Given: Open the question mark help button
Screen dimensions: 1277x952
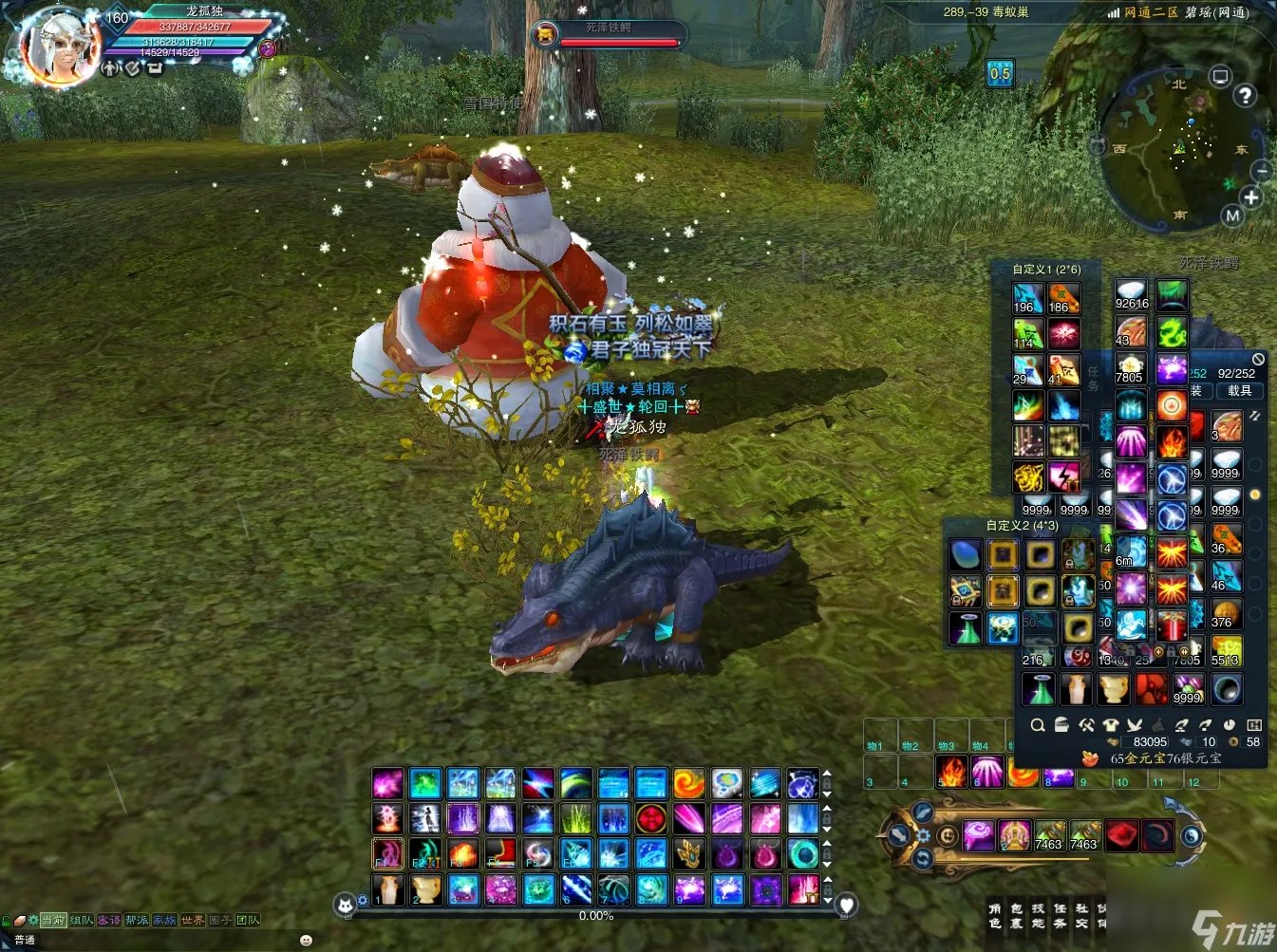Looking at the screenshot, I should tap(1245, 95).
